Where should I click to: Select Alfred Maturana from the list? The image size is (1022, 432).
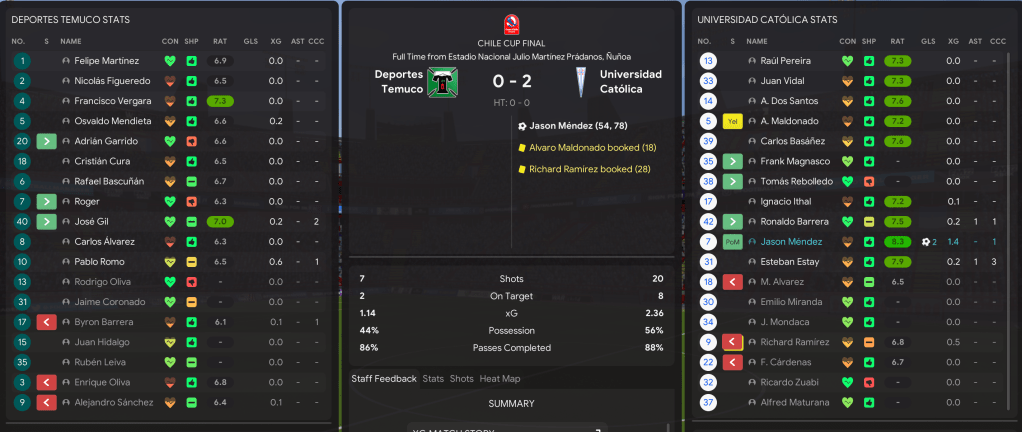pos(789,402)
